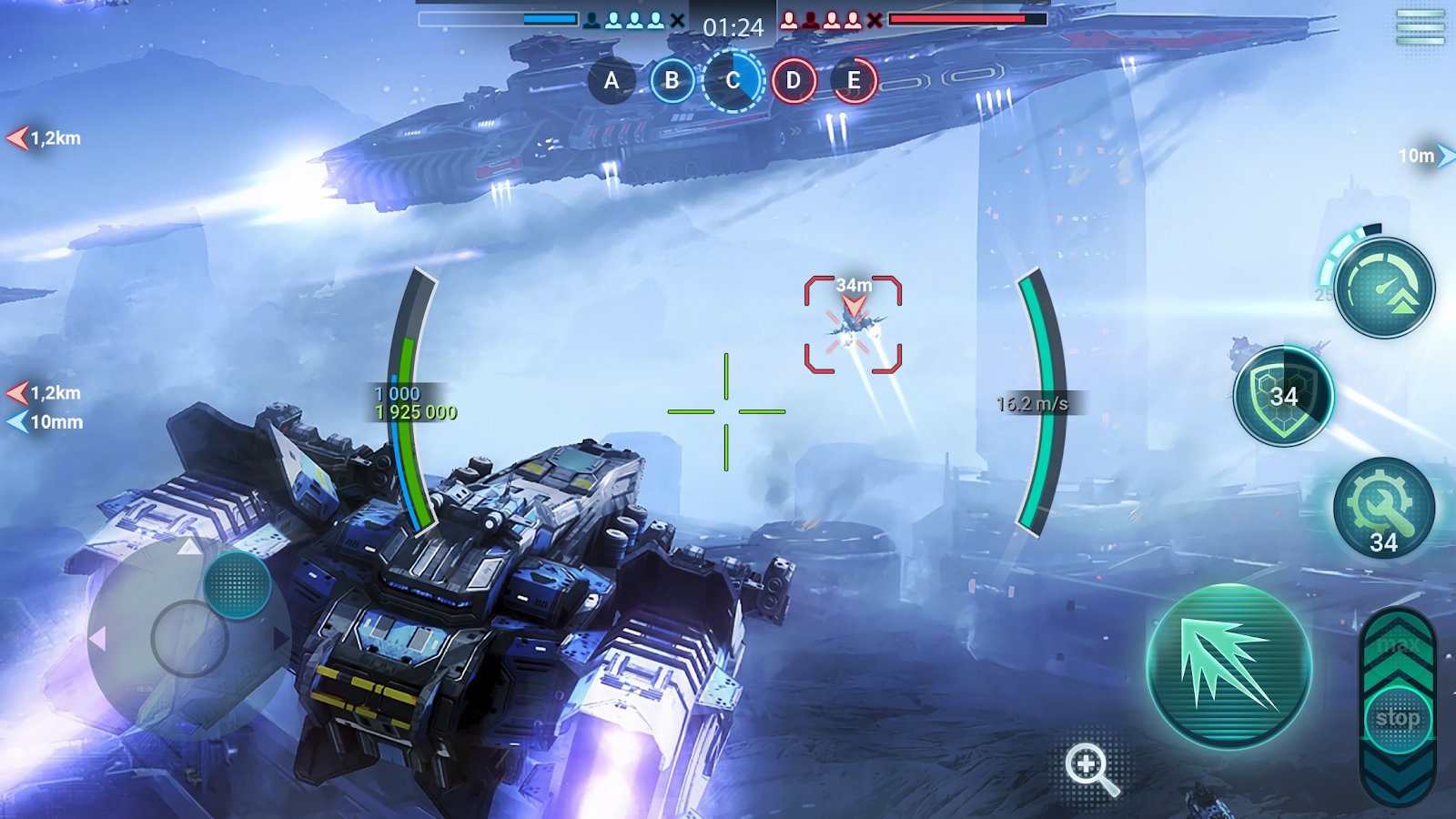Select capture point A indicator
The width and height of the screenshot is (1456, 819).
[612, 80]
